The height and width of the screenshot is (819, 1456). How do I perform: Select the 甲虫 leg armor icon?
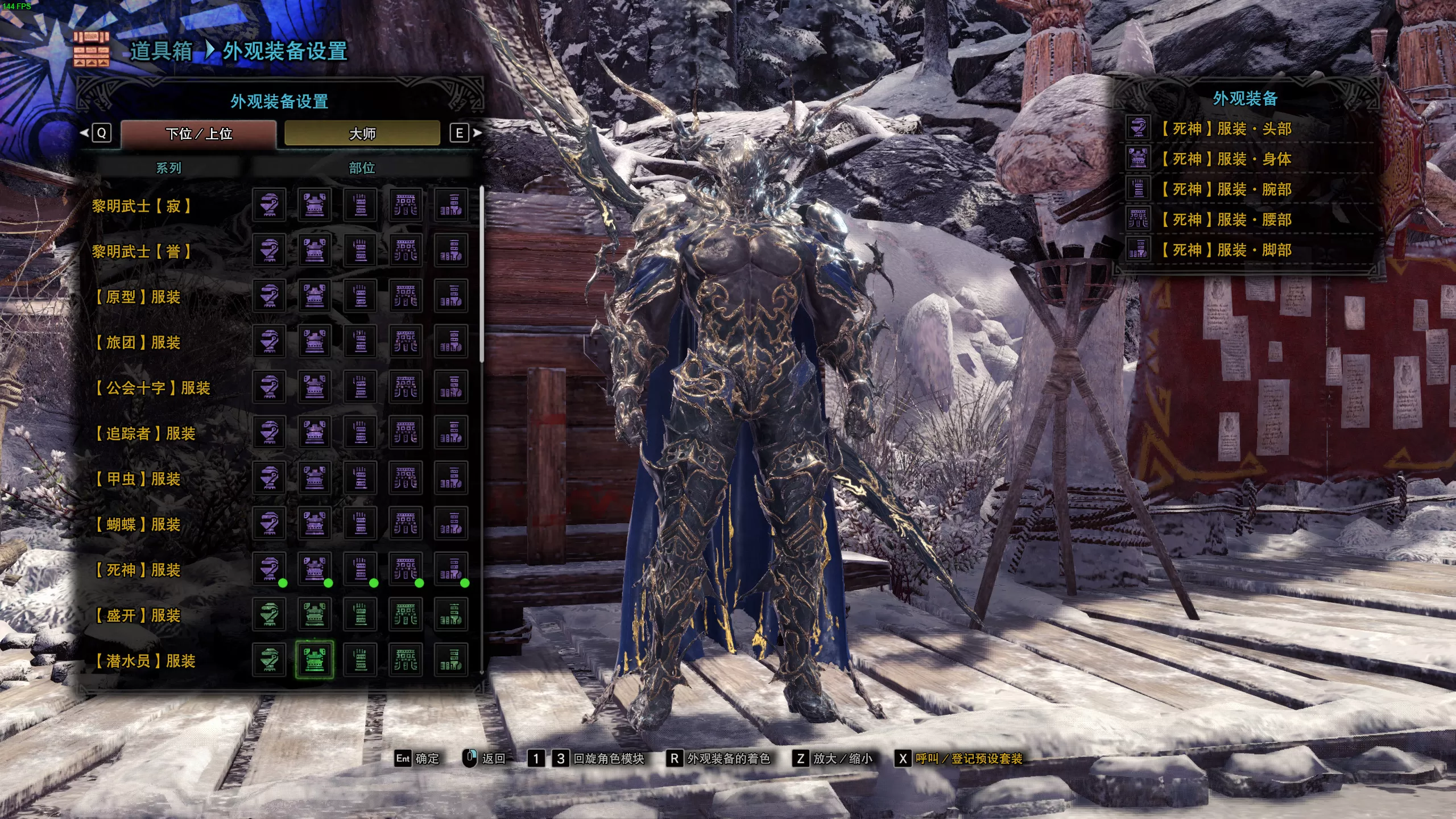tap(452, 479)
